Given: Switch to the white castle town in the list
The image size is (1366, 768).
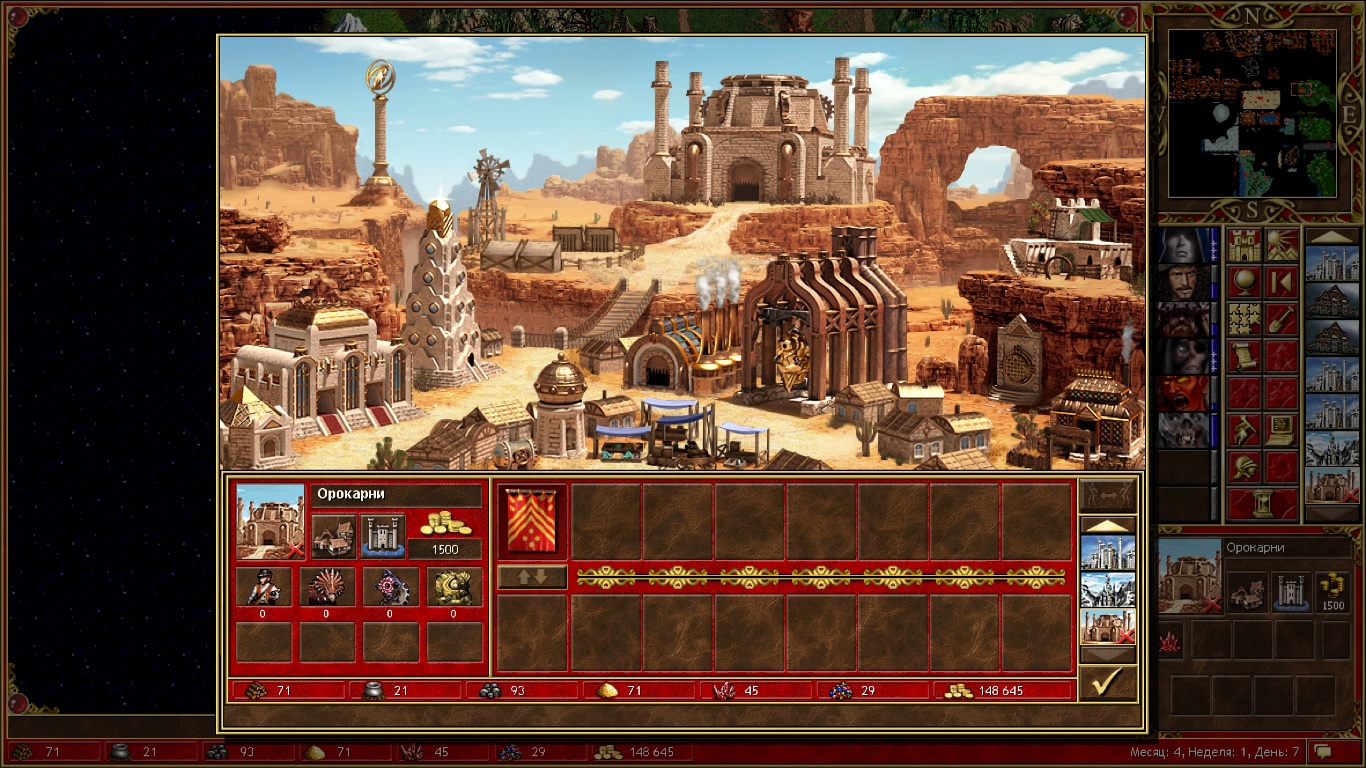Looking at the screenshot, I should (1107, 553).
